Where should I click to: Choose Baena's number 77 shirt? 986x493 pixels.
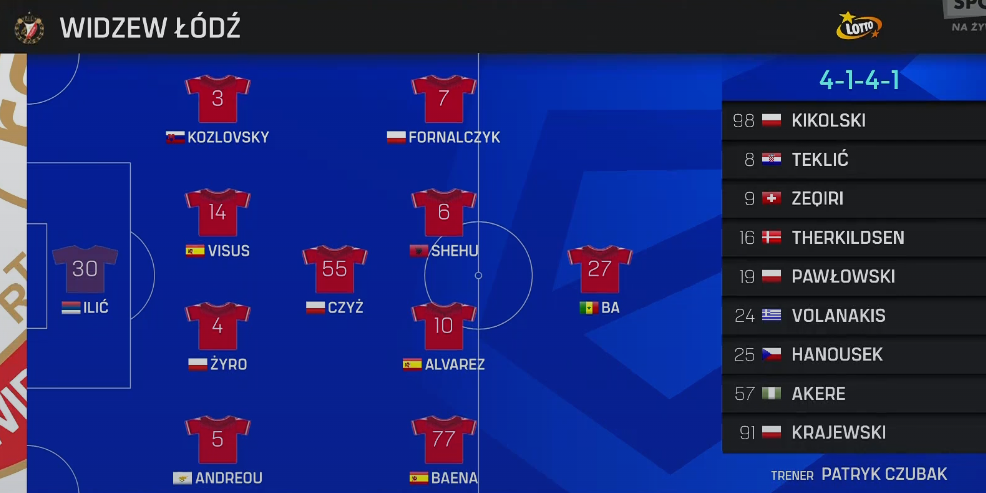pyautogui.click(x=444, y=440)
